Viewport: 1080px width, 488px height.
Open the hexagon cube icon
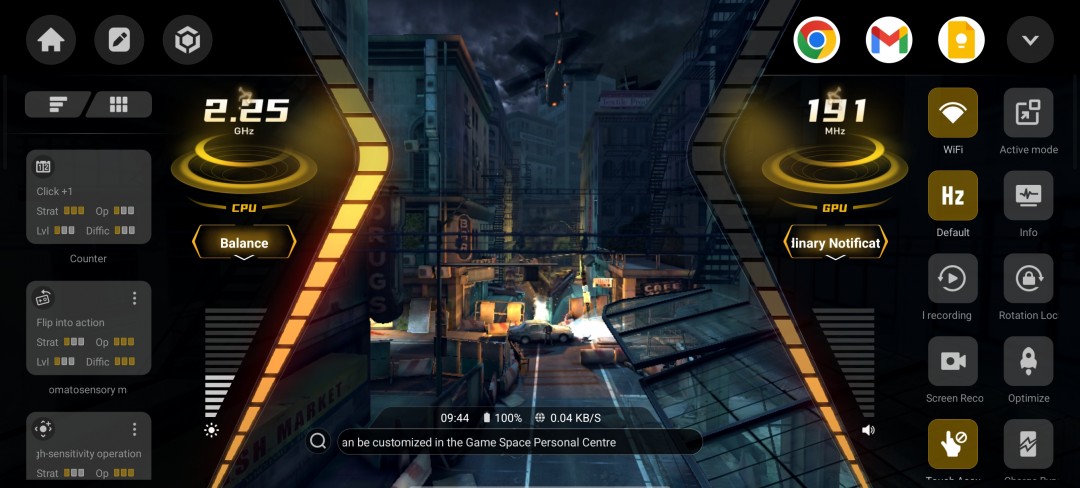pyautogui.click(x=187, y=41)
